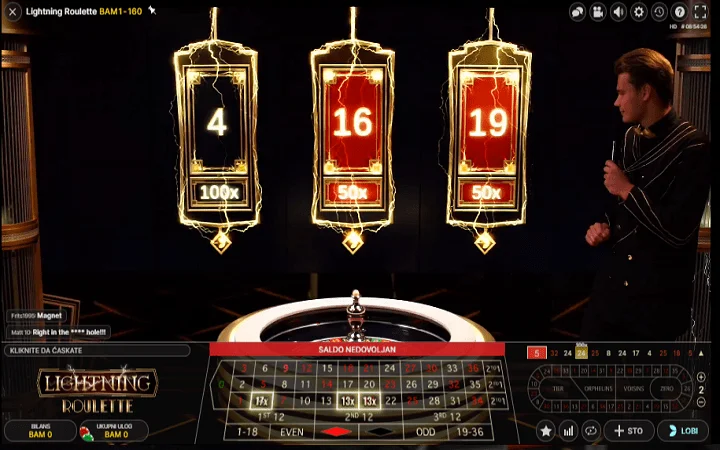Open the gear settings menu
This screenshot has width=720, height=450.
tap(639, 12)
